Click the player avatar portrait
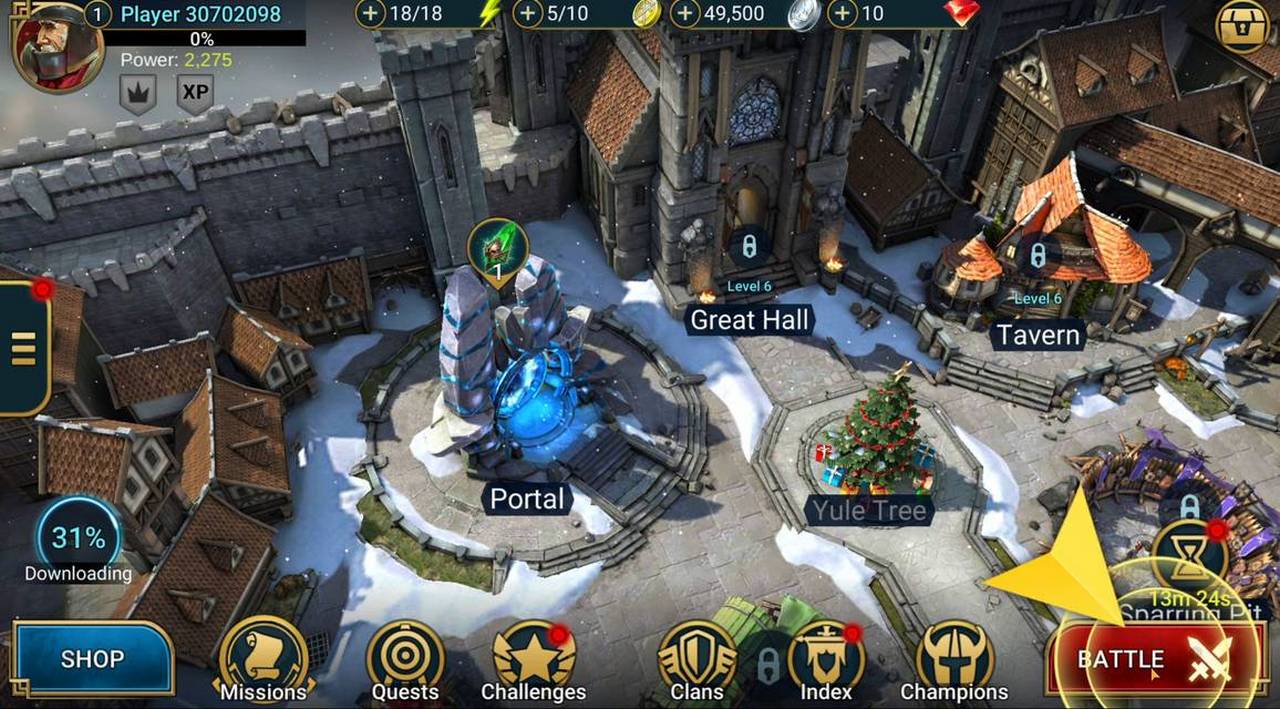The width and height of the screenshot is (1280, 709). (x=57, y=45)
